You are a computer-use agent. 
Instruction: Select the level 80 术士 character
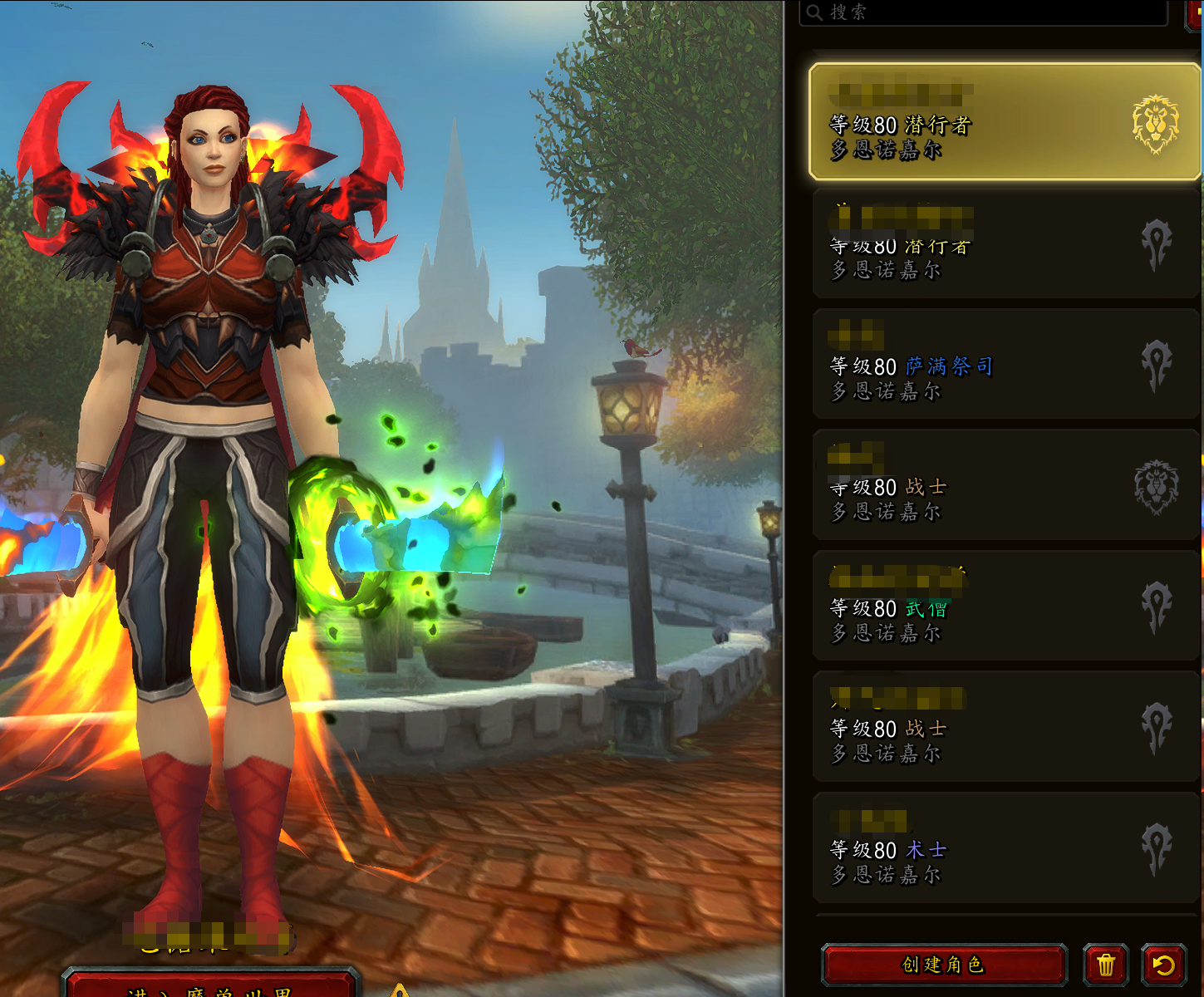[x=1004, y=848]
